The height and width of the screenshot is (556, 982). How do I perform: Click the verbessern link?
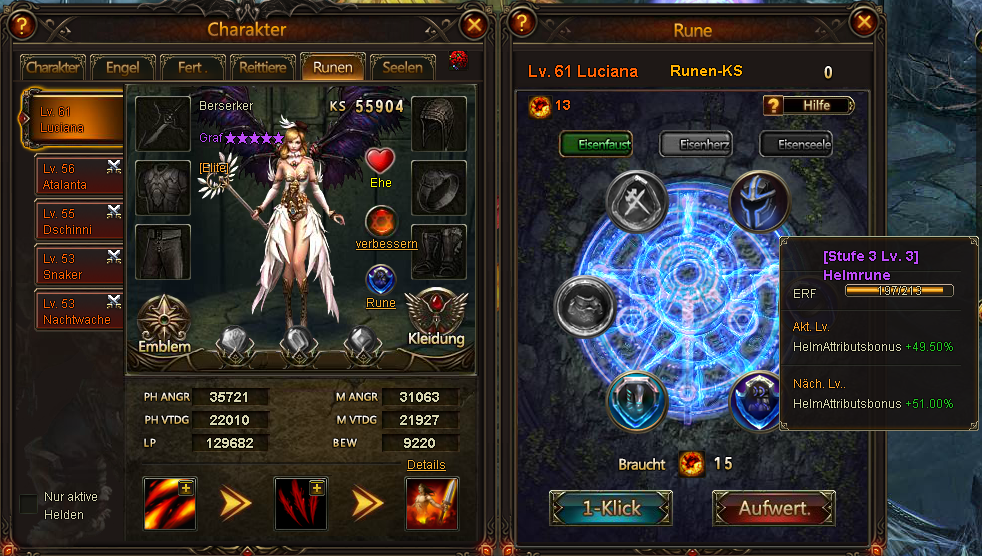pyautogui.click(x=386, y=244)
